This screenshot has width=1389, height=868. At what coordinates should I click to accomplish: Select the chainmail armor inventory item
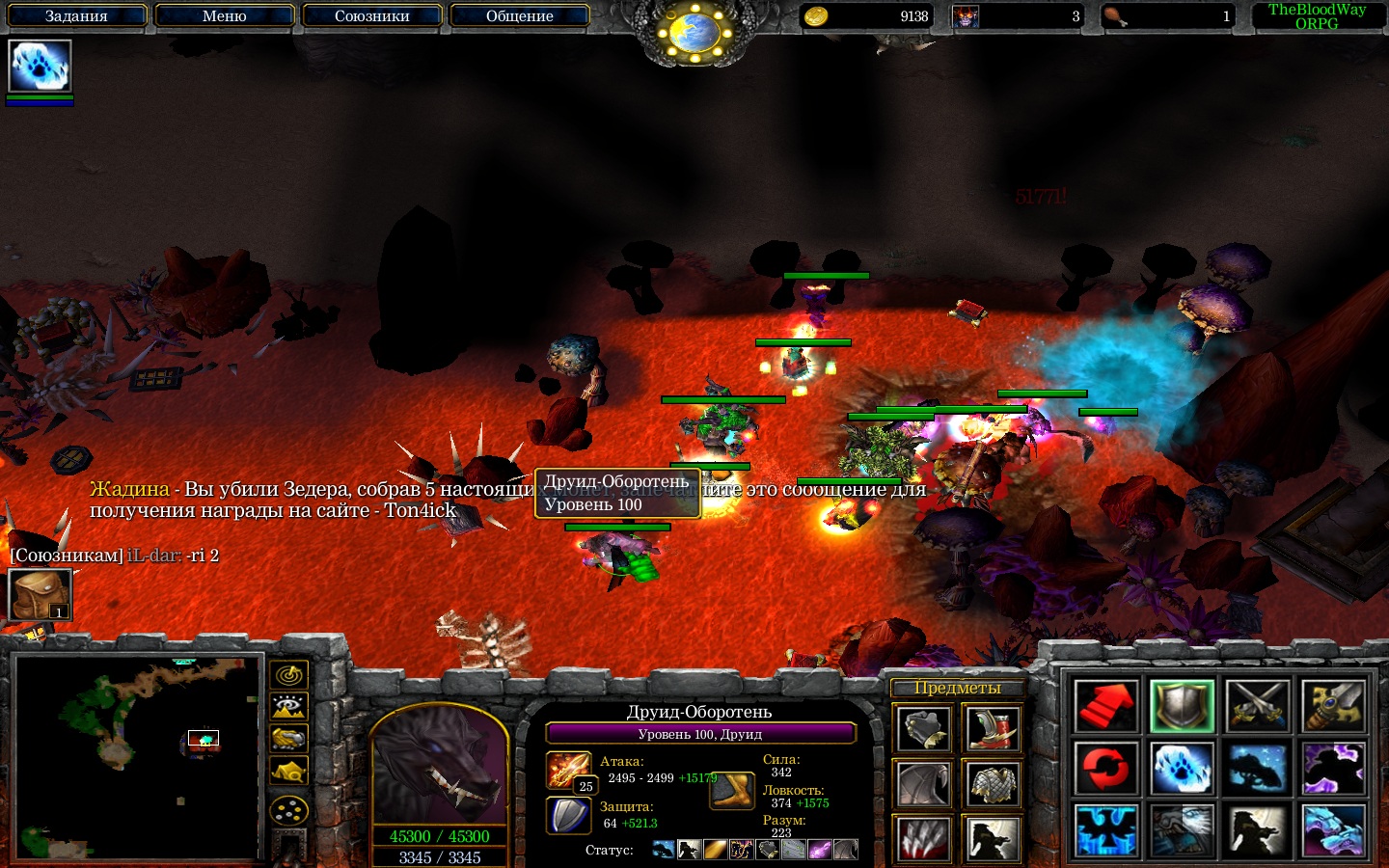pos(992,784)
